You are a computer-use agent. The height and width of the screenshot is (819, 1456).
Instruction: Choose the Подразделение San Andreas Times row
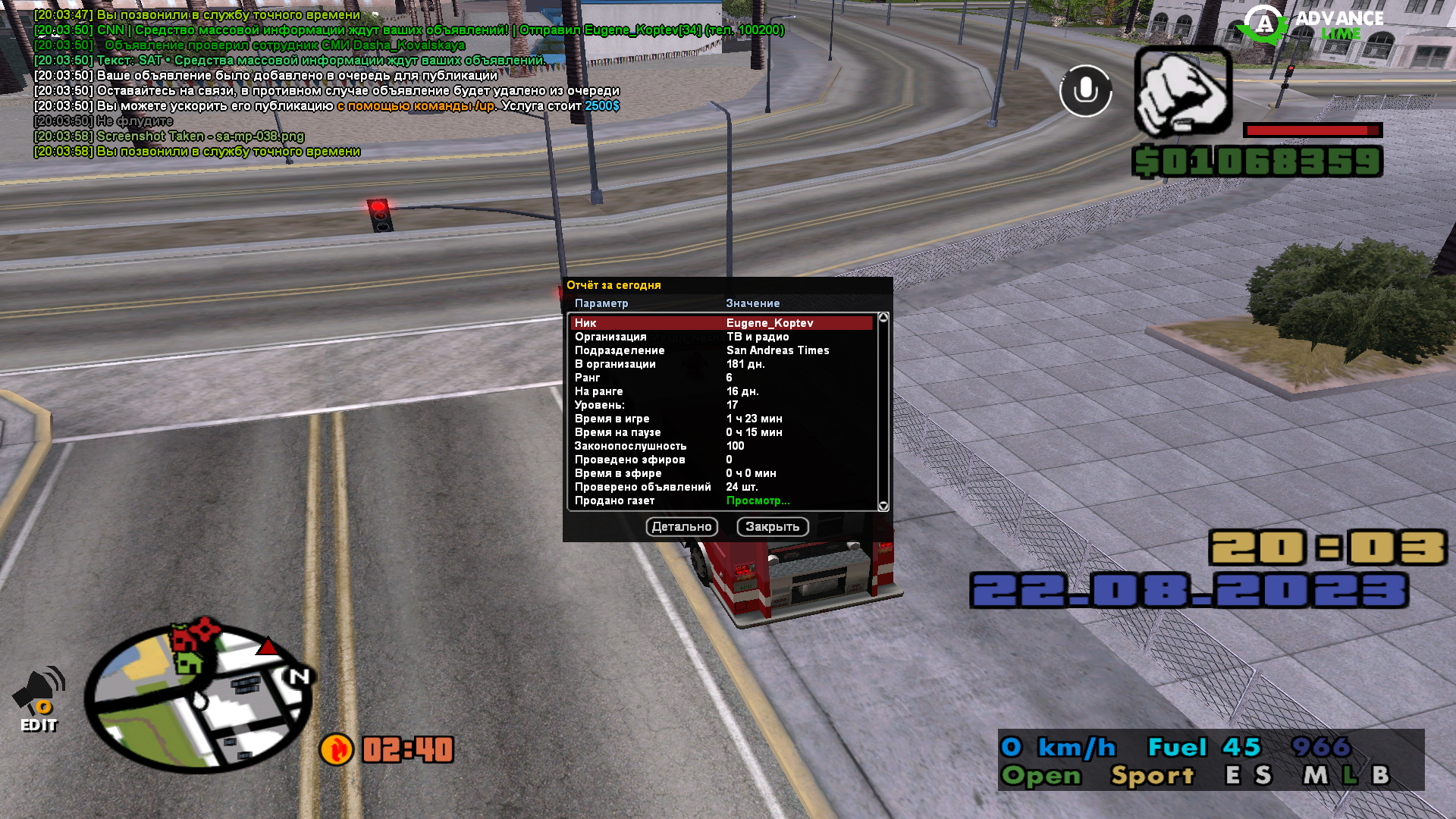(720, 350)
